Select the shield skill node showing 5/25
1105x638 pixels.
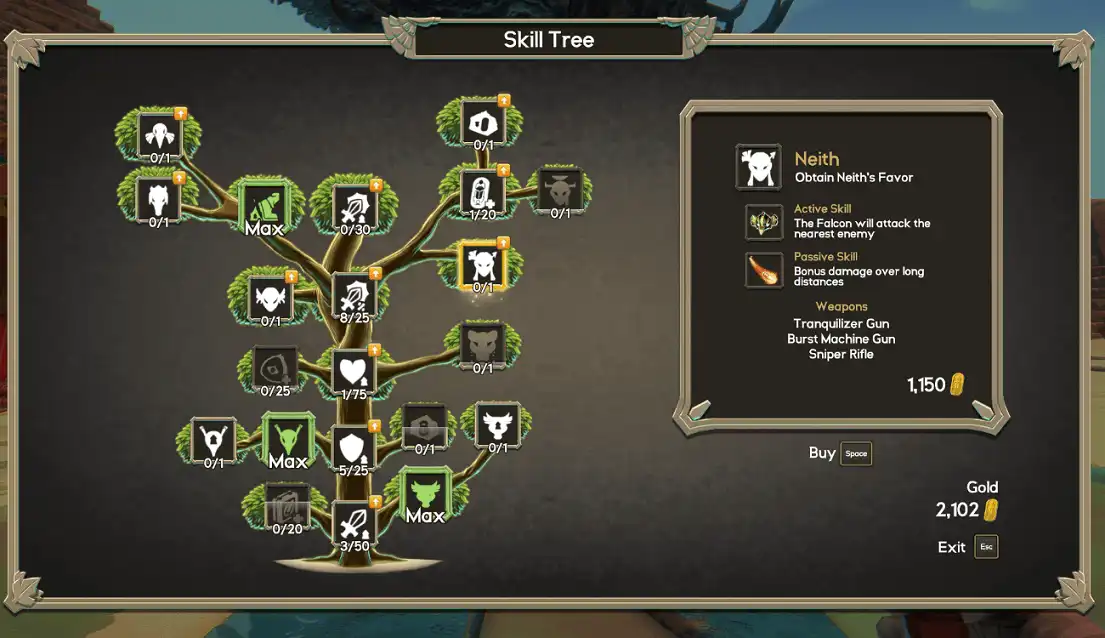click(353, 447)
